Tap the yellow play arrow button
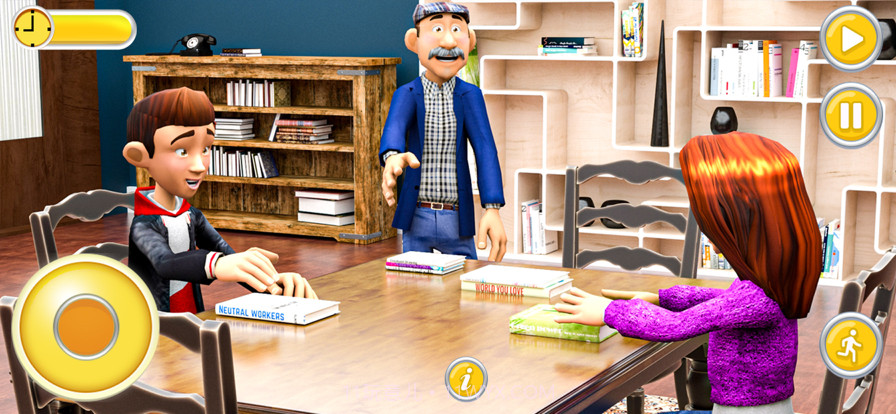 pyautogui.click(x=850, y=39)
